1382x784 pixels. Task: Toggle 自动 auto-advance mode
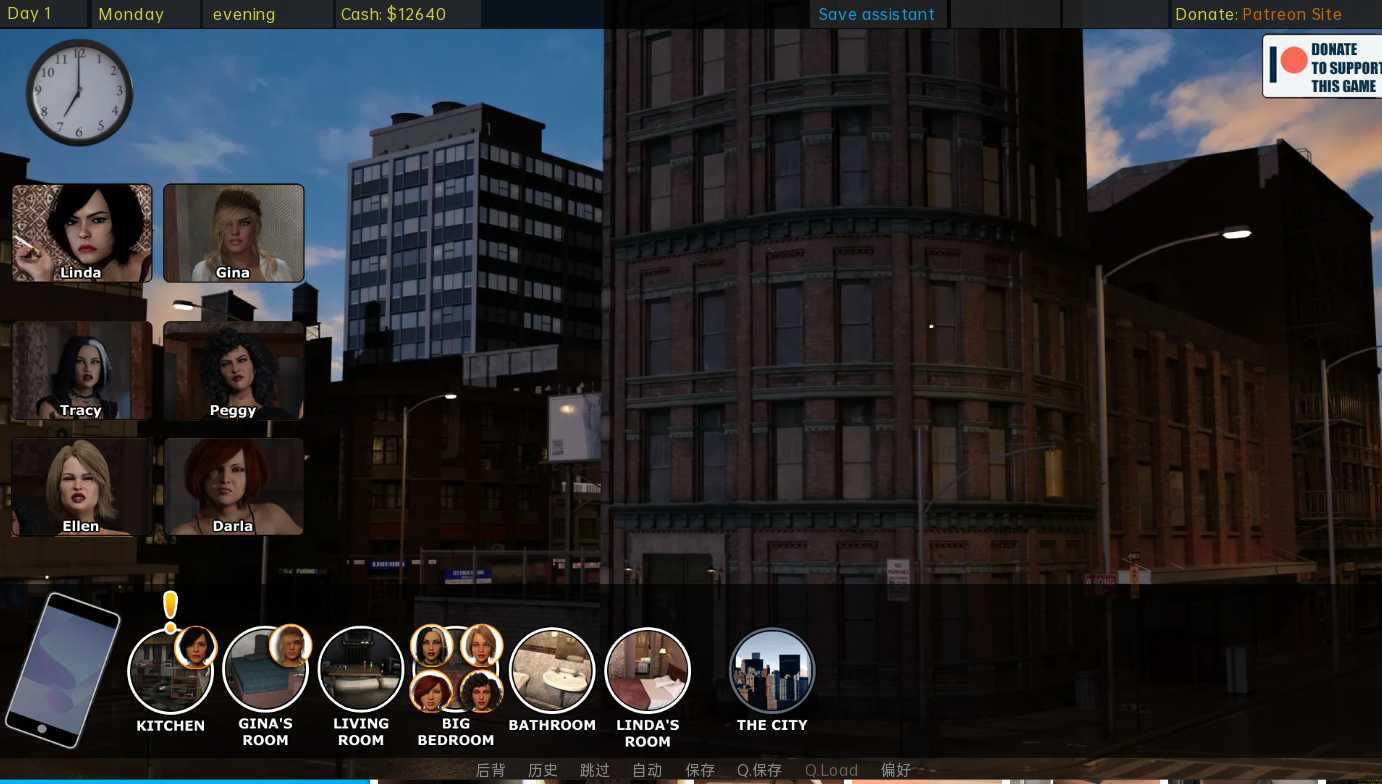click(647, 770)
